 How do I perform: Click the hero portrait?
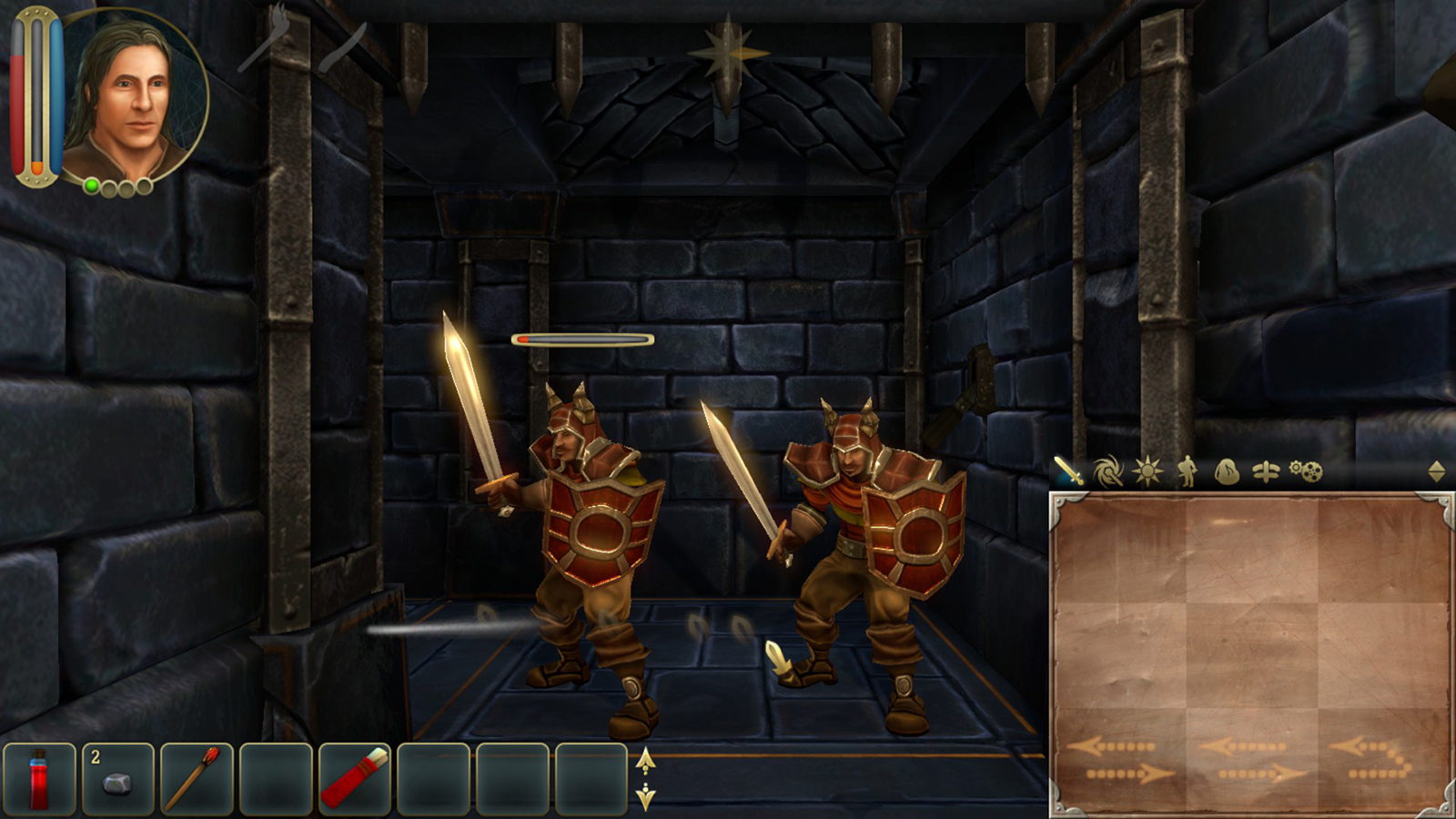pyautogui.click(x=135, y=96)
